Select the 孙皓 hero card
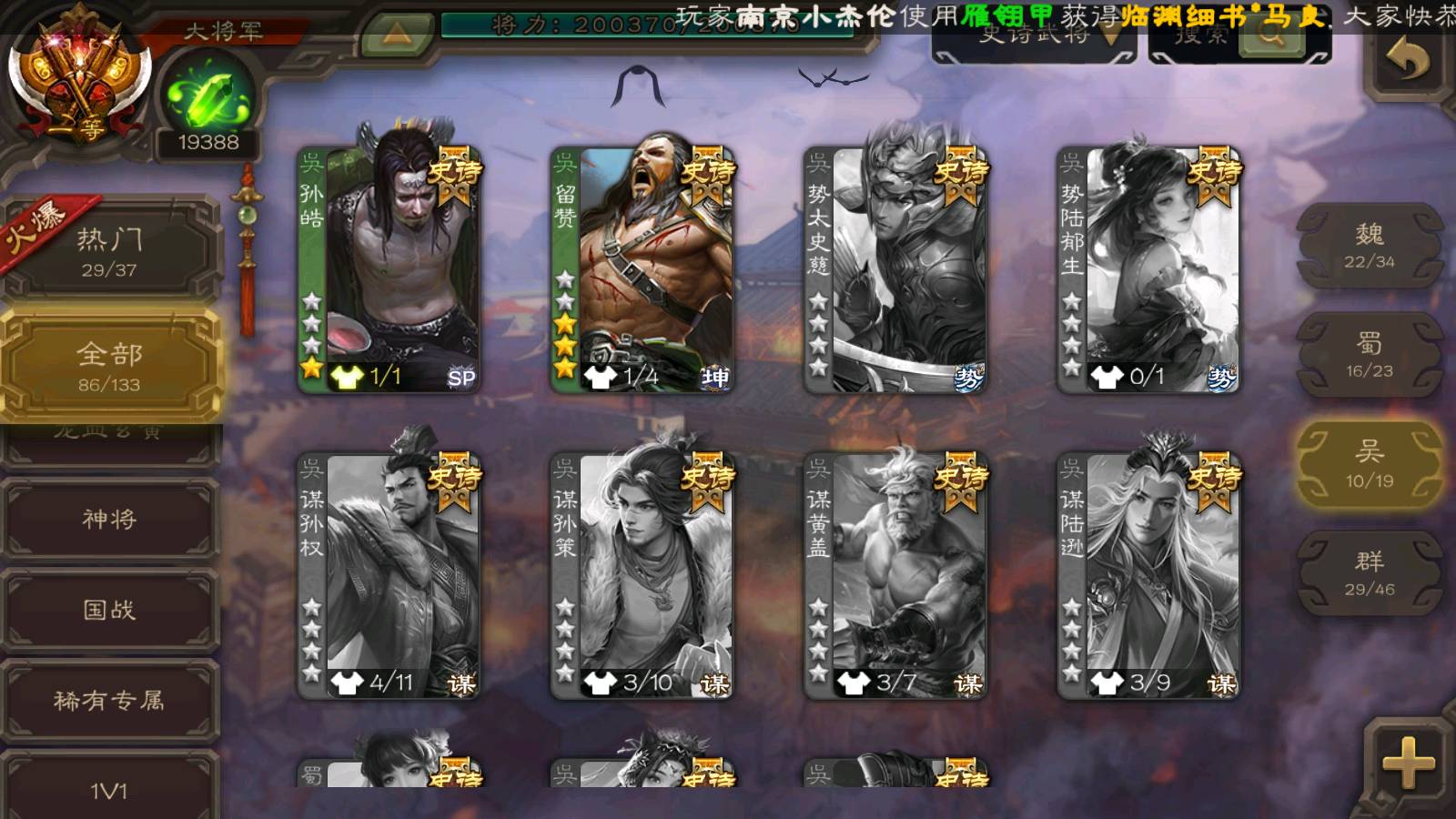Viewport: 1456px width, 819px height. [x=389, y=270]
